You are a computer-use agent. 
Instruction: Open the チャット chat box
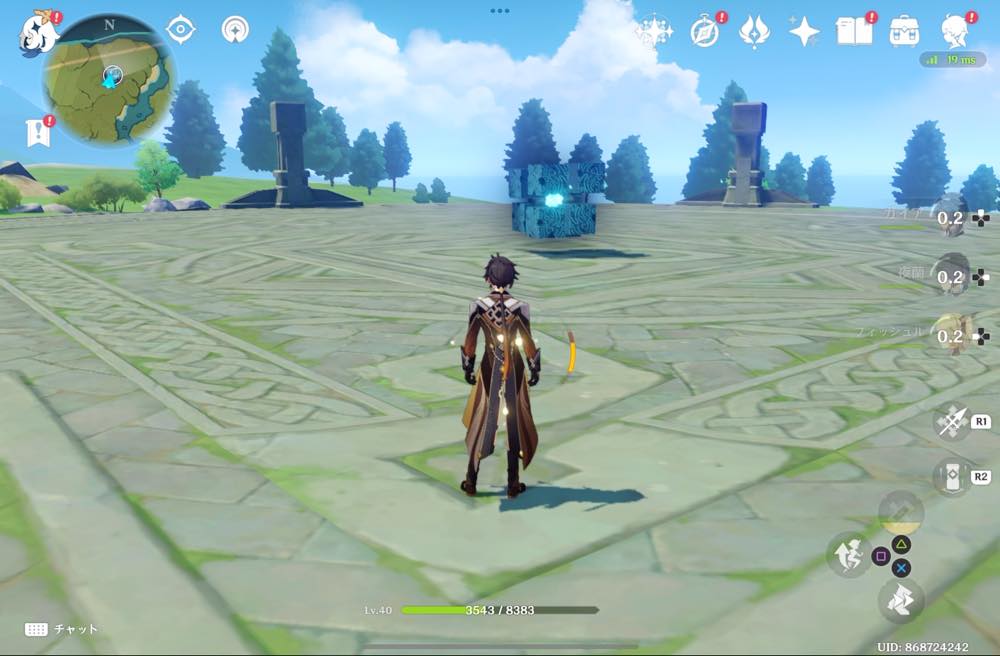point(62,629)
